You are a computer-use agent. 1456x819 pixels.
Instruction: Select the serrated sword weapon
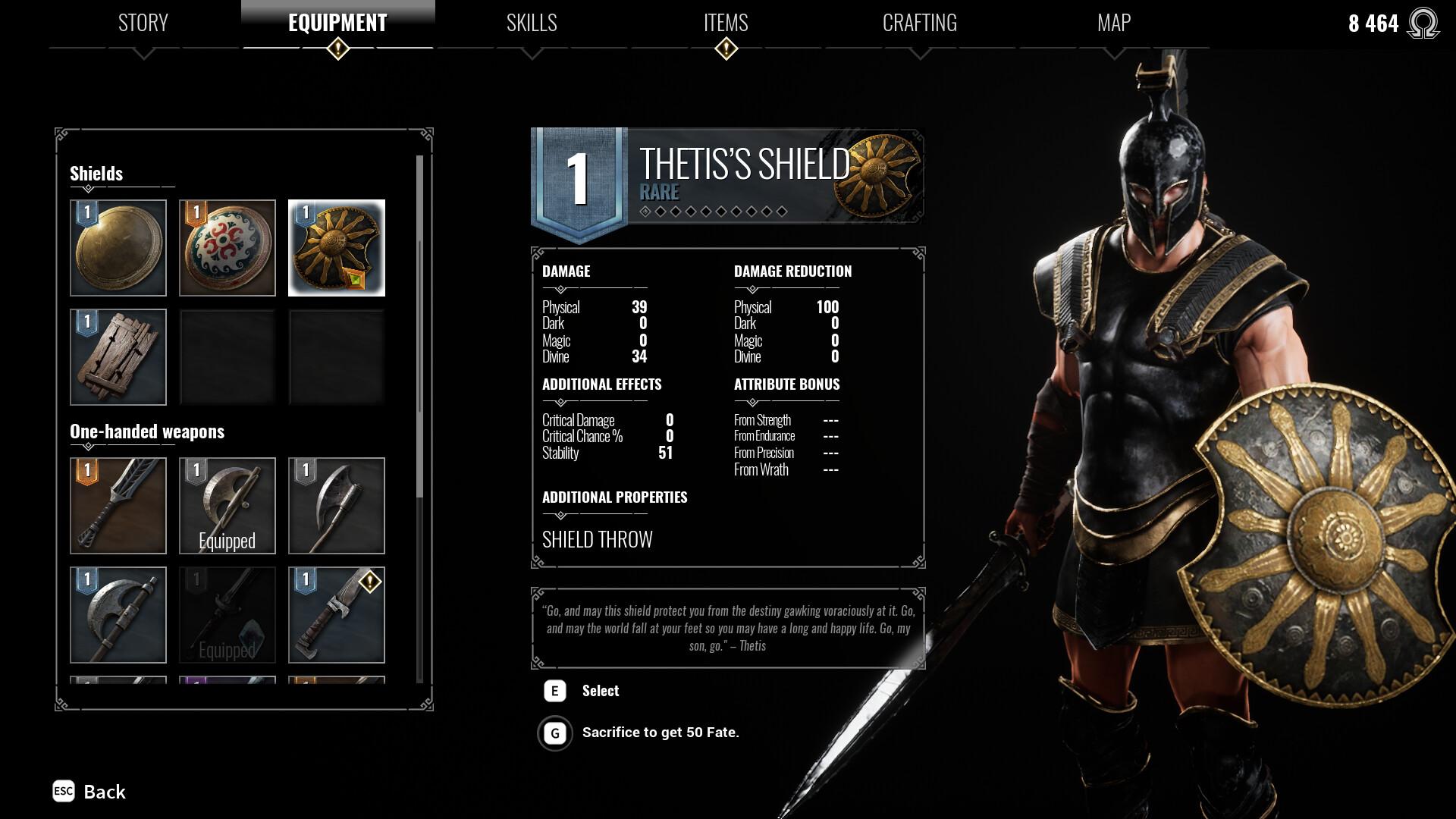click(x=119, y=506)
